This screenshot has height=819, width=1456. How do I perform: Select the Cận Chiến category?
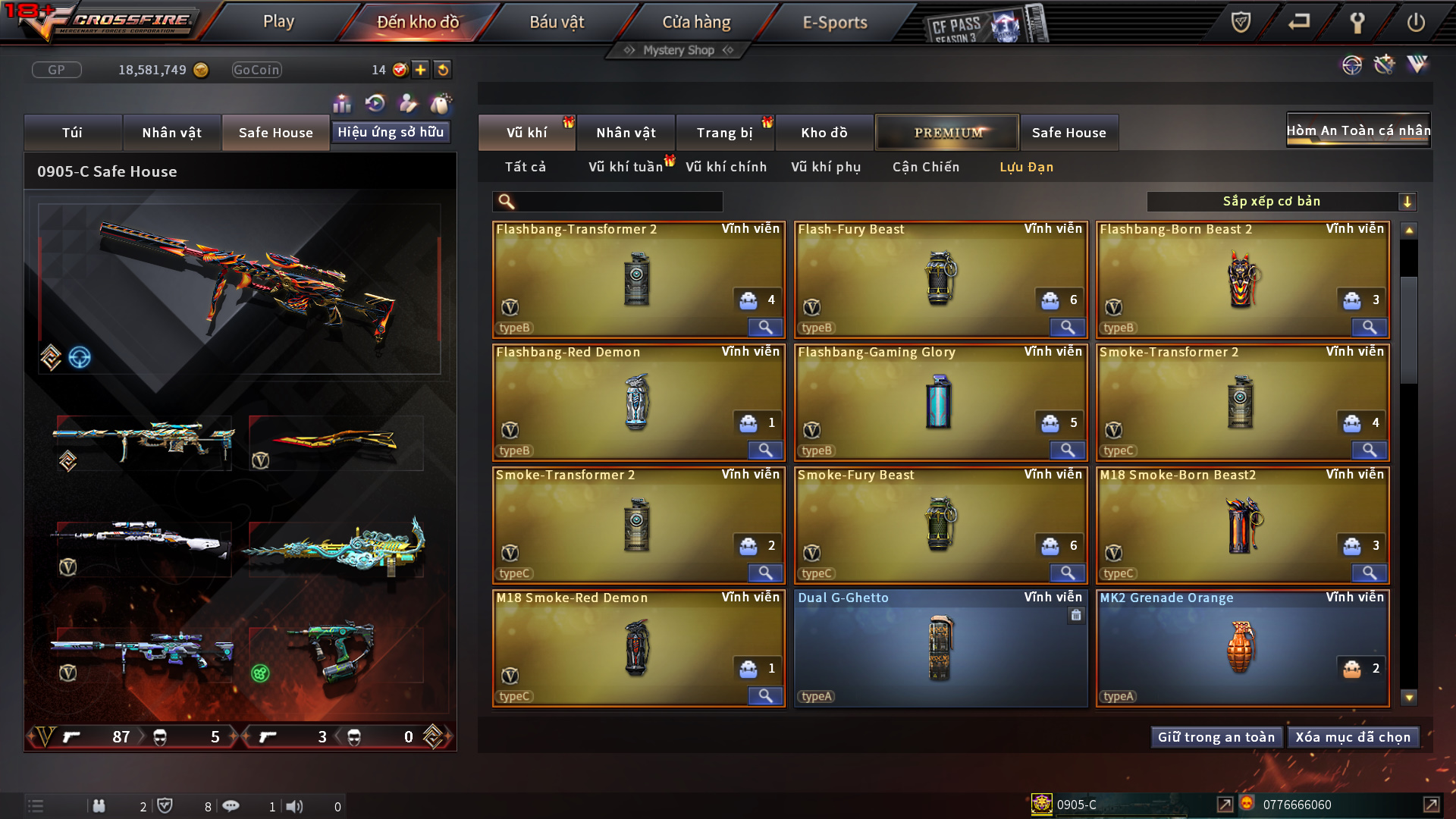[x=925, y=167]
